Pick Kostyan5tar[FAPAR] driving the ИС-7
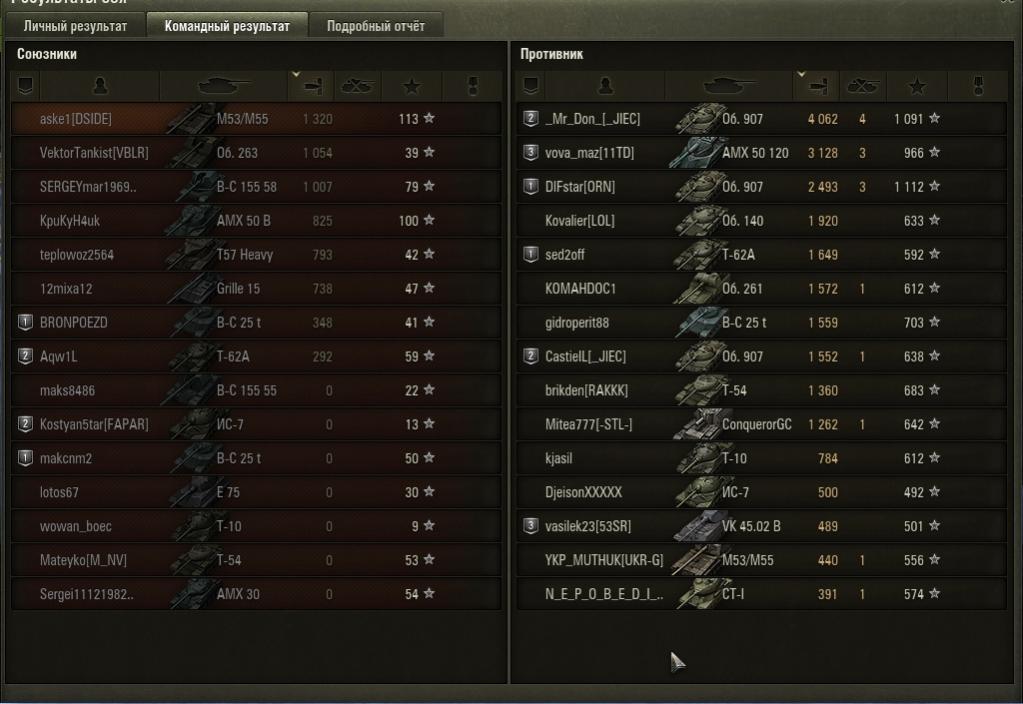 (x=255, y=425)
